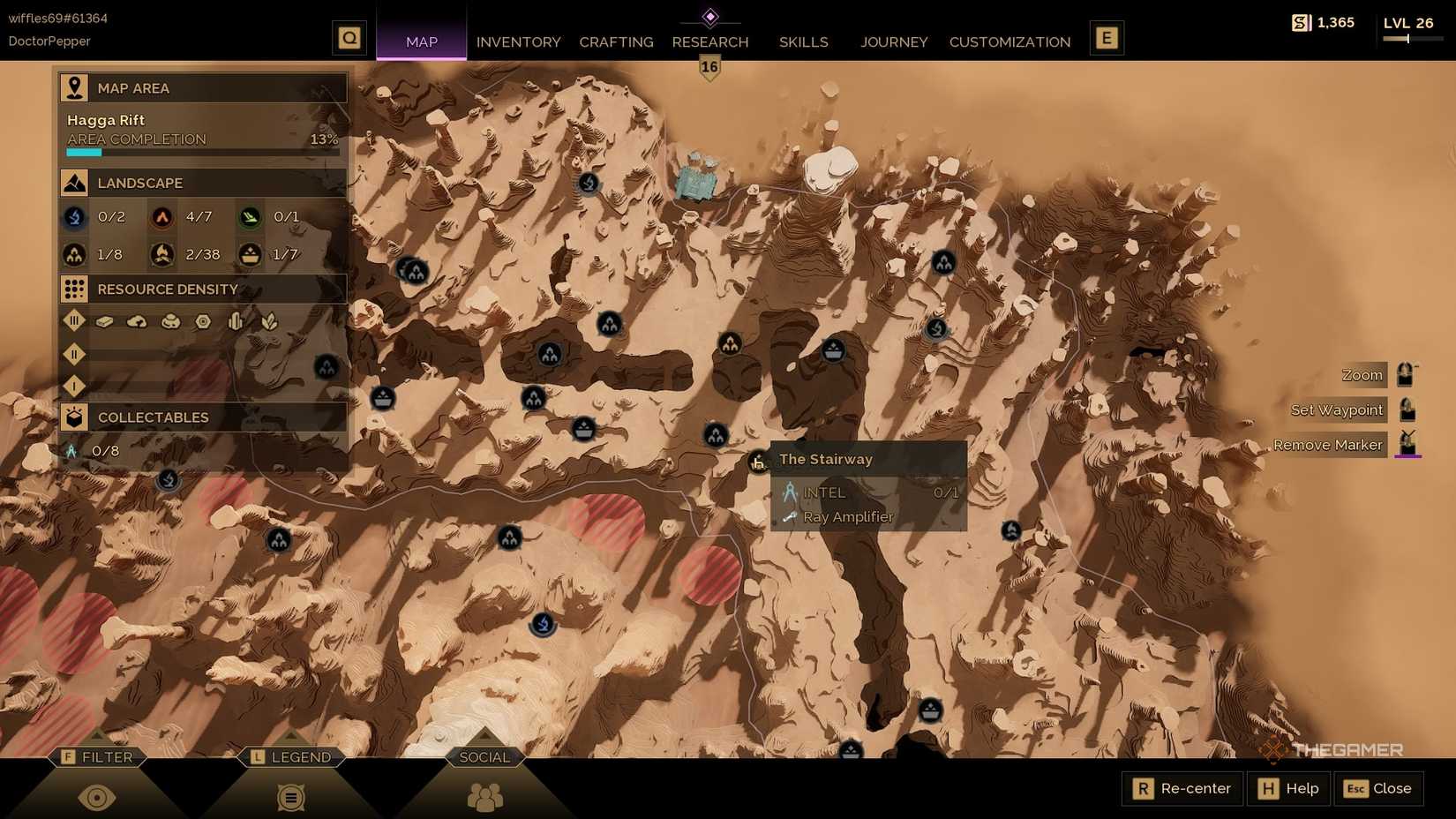Click the Remove Marker option
The height and width of the screenshot is (819, 1456).
click(x=1328, y=445)
